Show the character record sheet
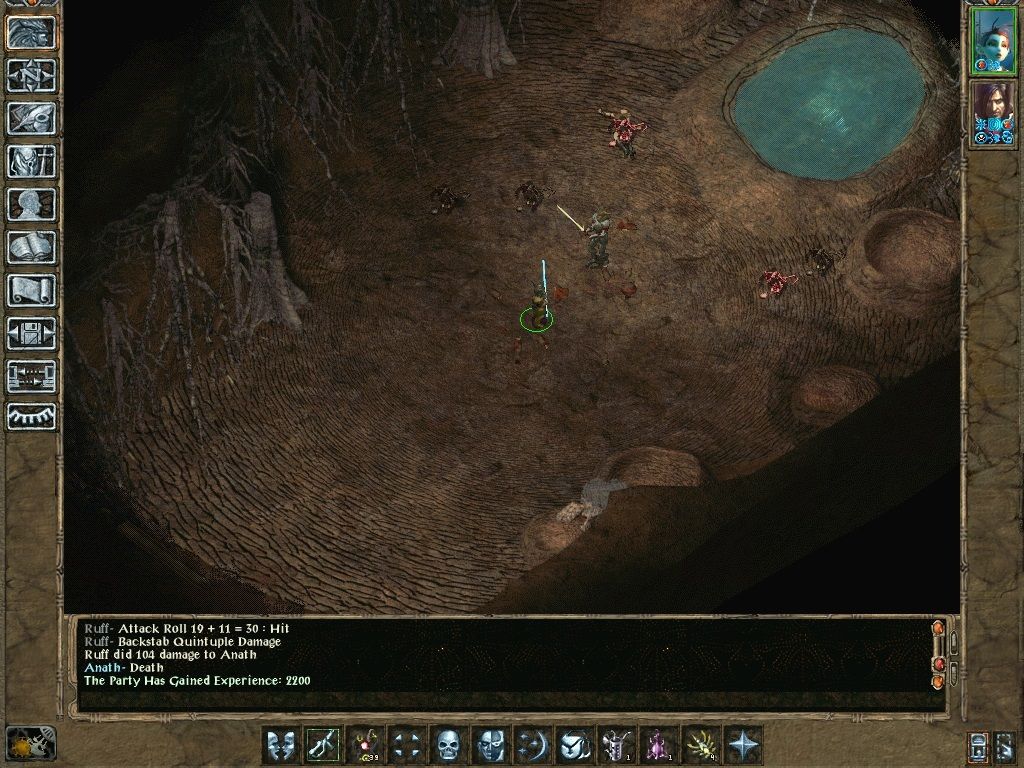Image resolution: width=1024 pixels, height=768 pixels. 32,204
